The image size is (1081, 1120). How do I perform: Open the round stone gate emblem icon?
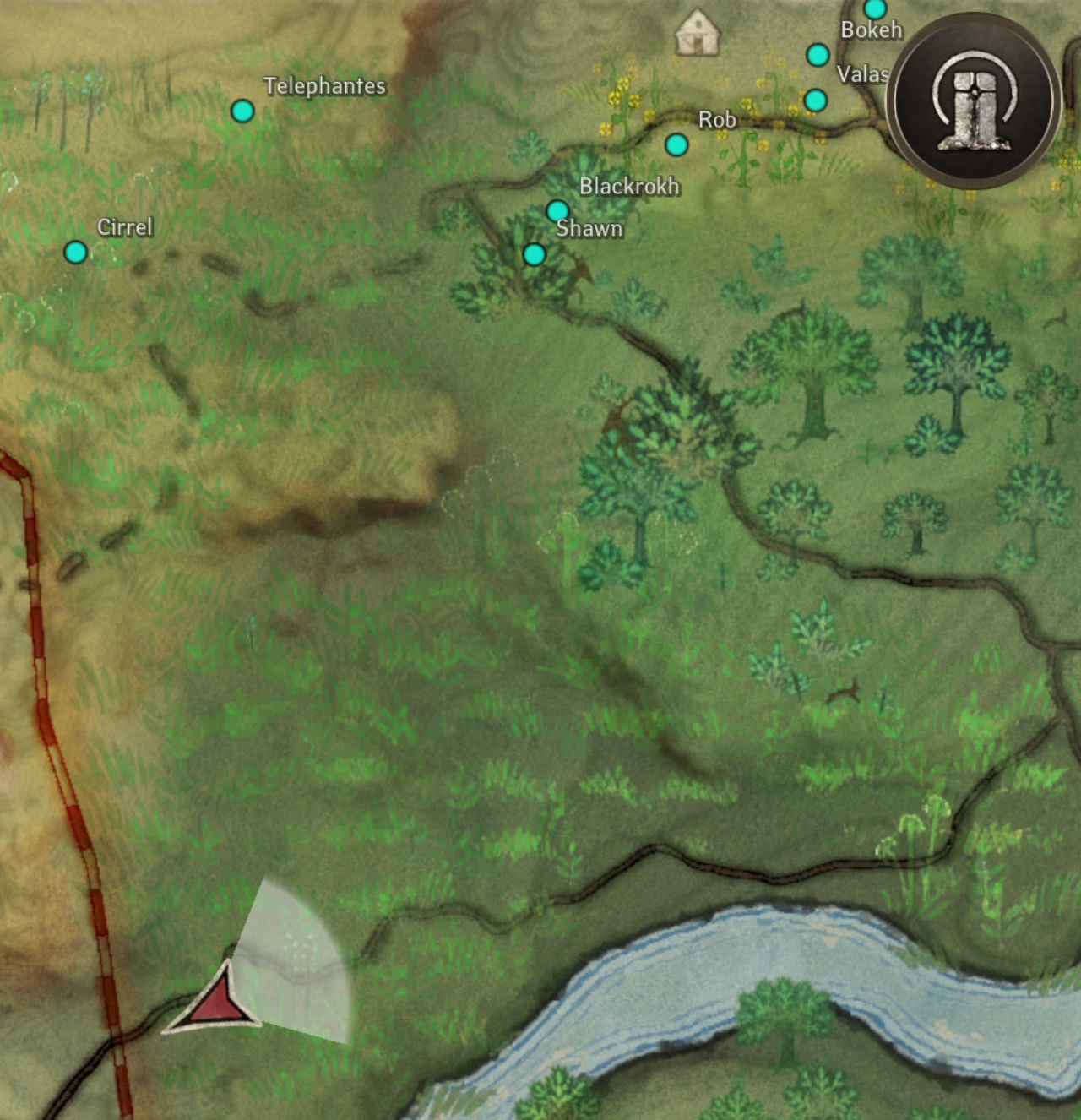coord(975,101)
